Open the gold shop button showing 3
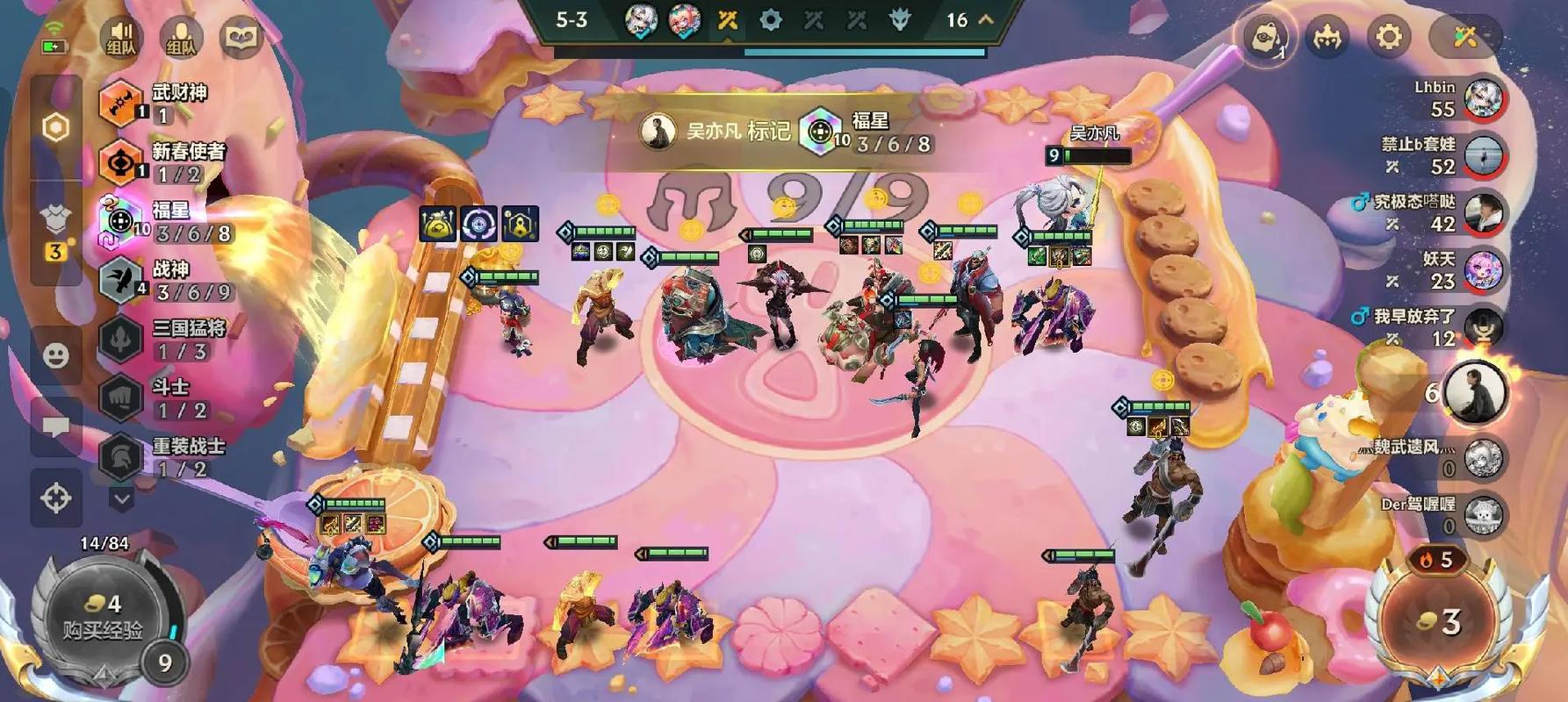The image size is (1568, 702). point(1439,621)
